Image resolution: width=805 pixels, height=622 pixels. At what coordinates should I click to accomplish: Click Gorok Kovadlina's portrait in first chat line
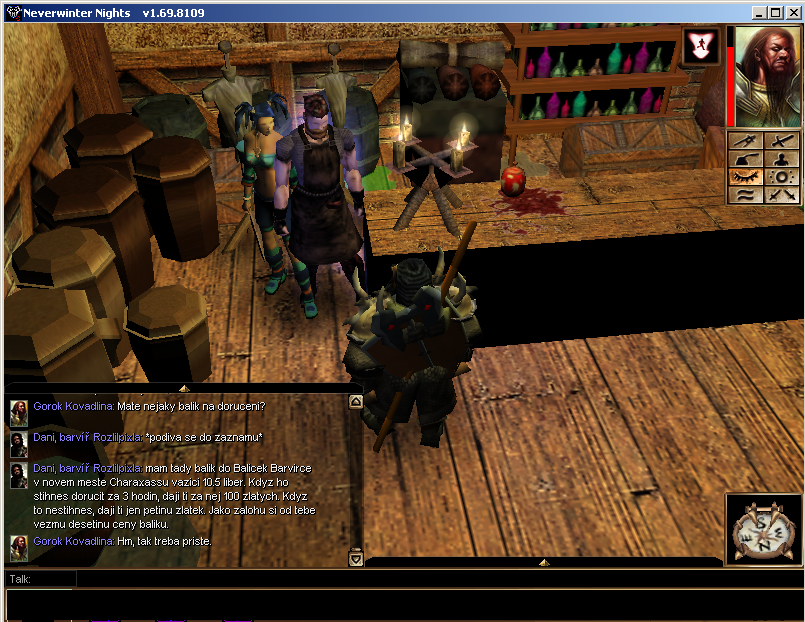[18, 410]
